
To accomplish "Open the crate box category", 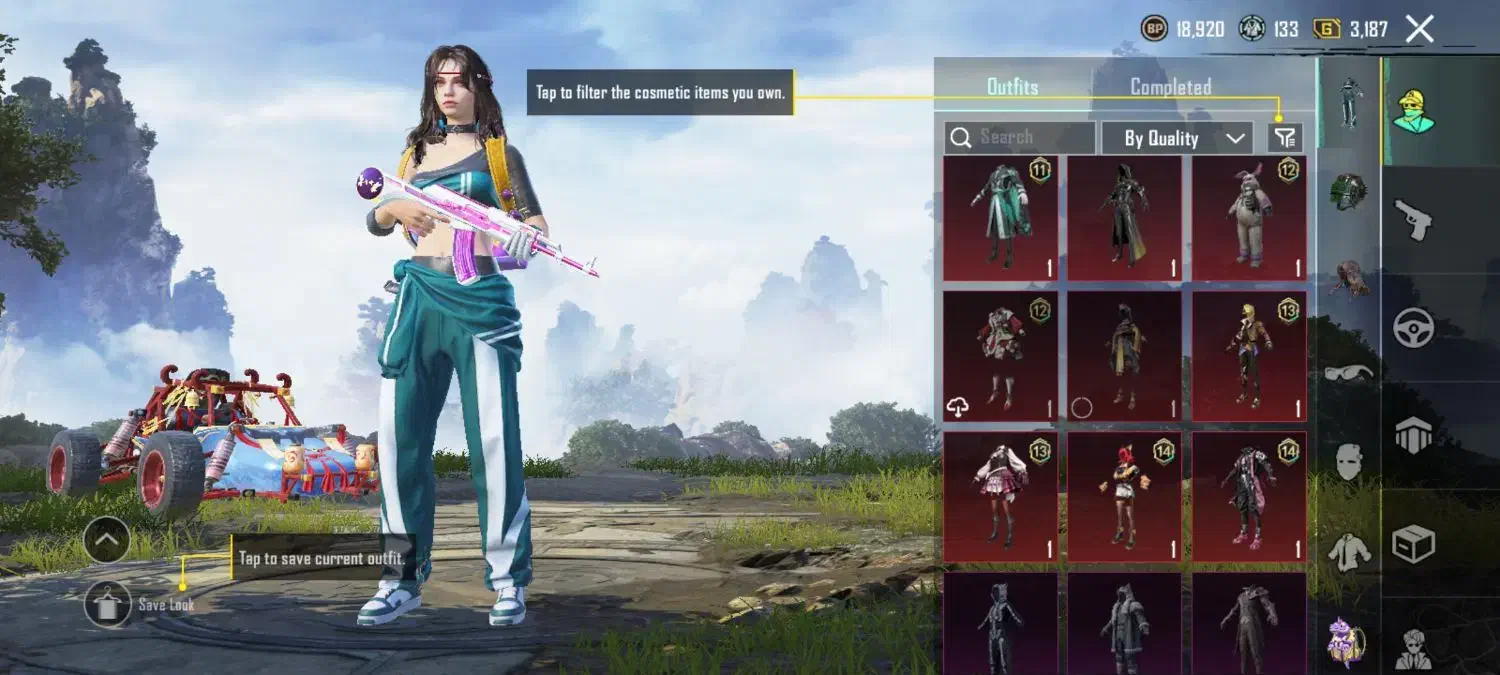I will click(x=1414, y=544).
